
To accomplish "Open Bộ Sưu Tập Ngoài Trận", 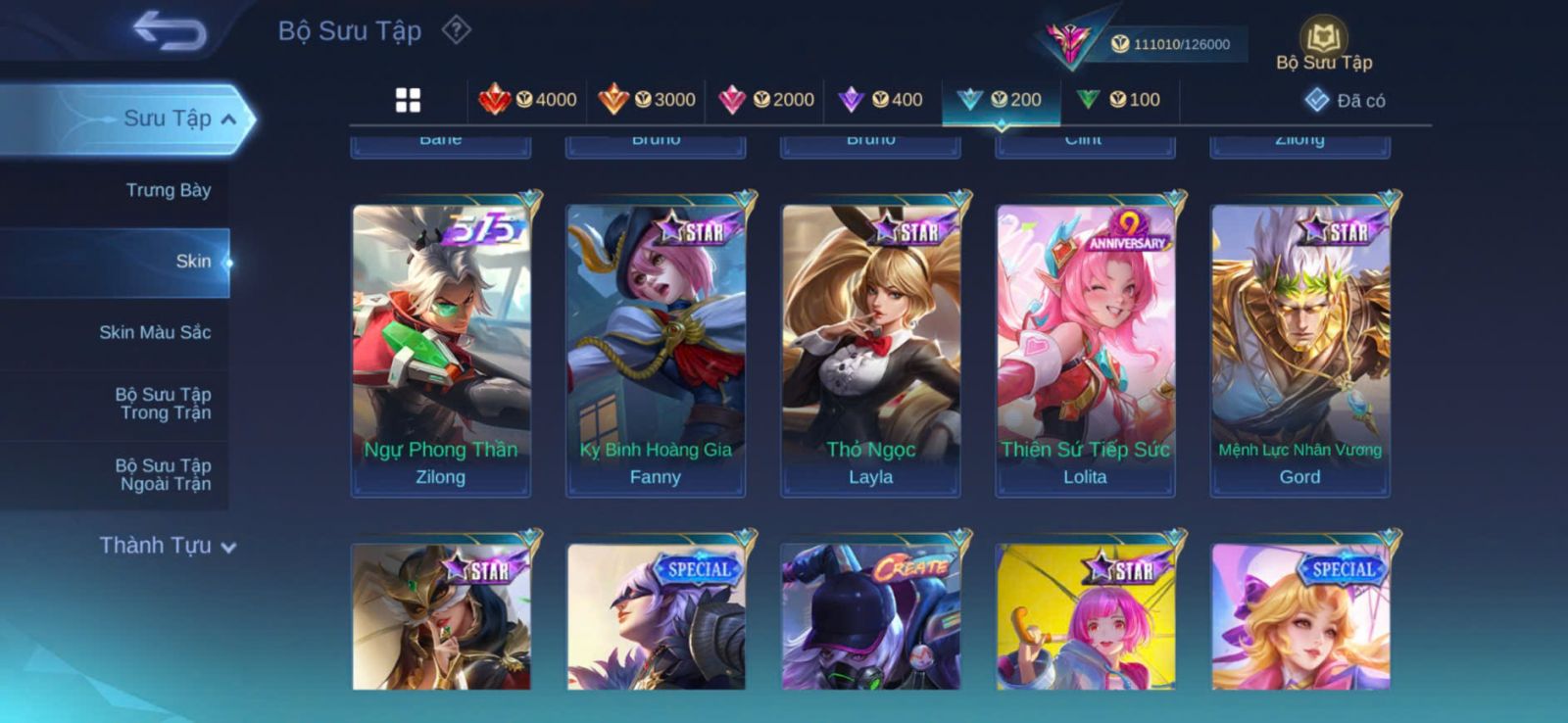I will click(x=164, y=475).
